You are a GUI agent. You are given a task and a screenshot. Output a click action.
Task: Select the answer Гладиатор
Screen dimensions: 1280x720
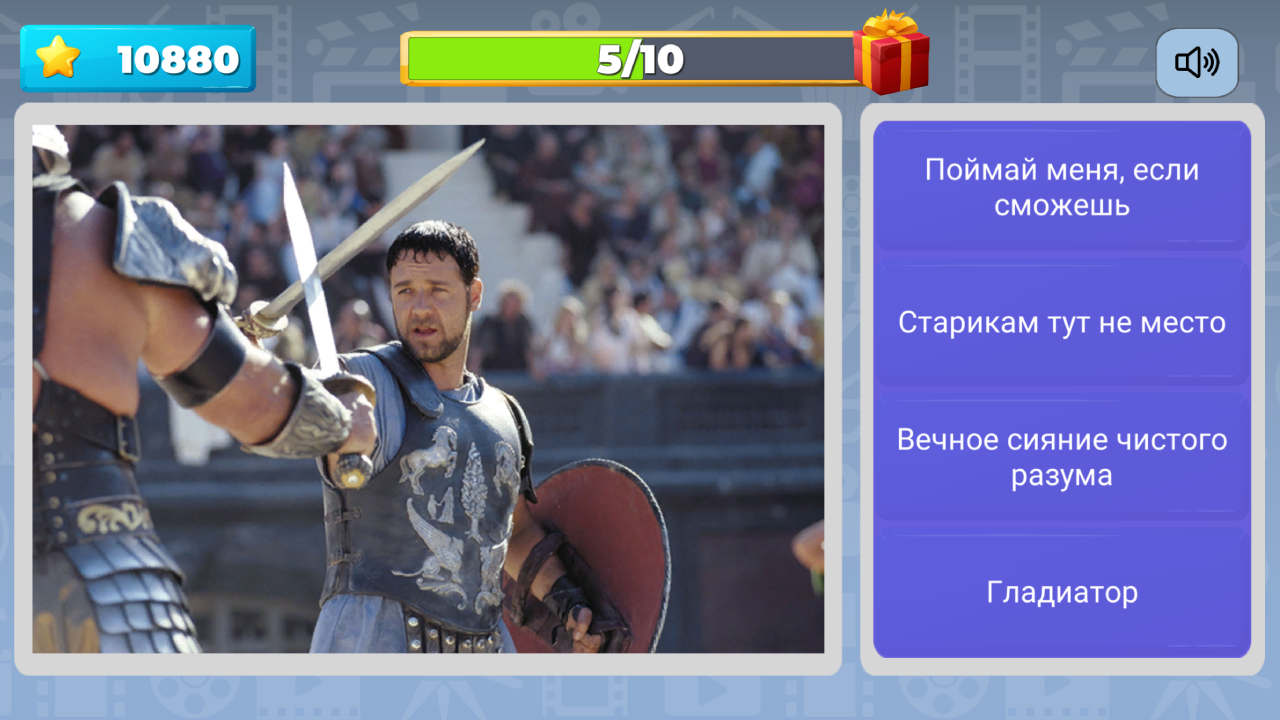pyautogui.click(x=1062, y=592)
